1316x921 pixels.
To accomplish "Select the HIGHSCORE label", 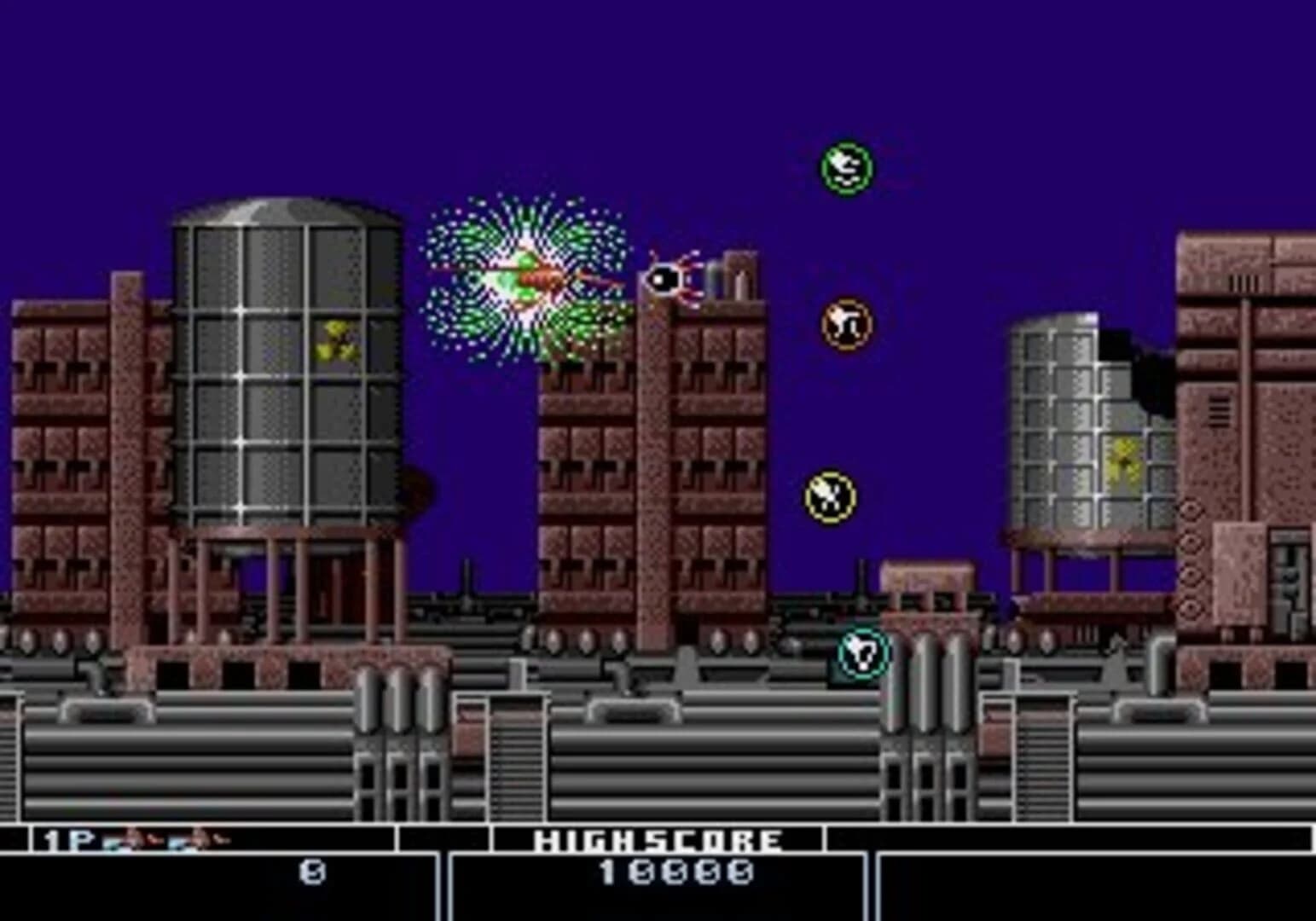I will click(657, 840).
